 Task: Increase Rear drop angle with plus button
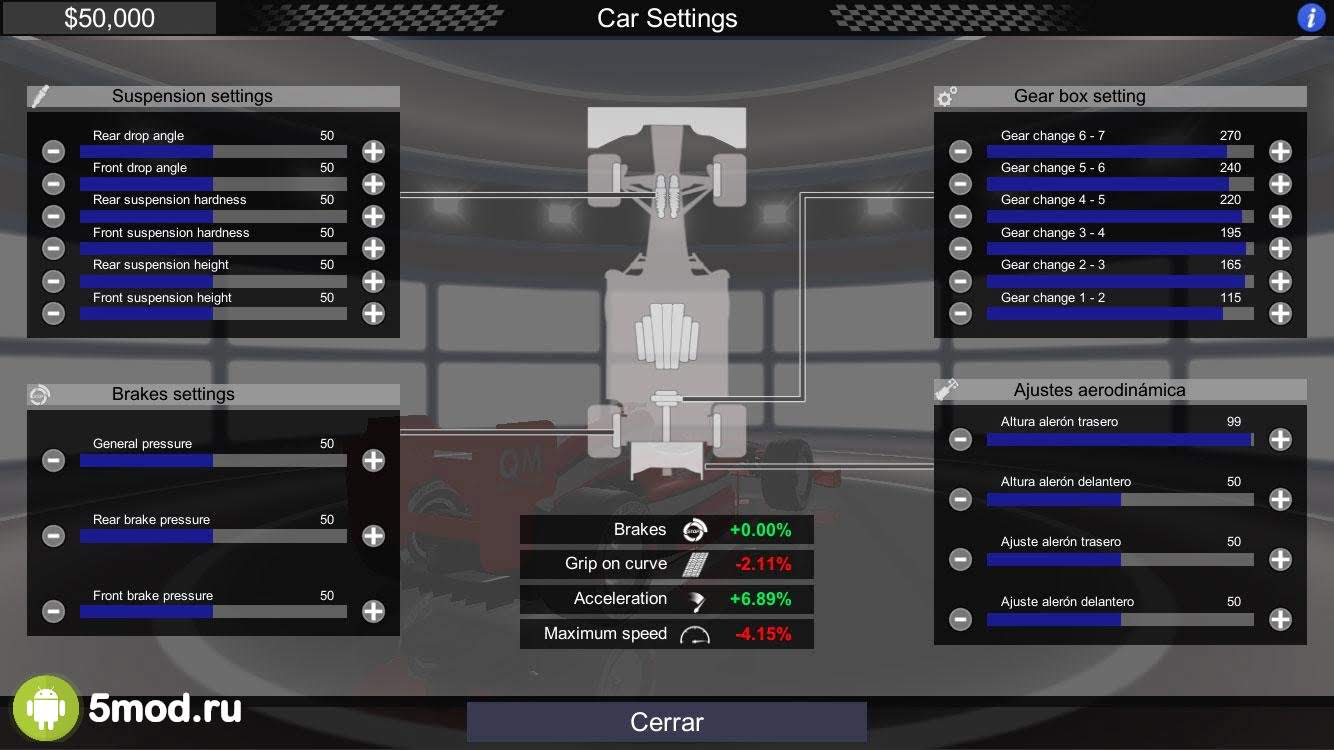tap(373, 151)
